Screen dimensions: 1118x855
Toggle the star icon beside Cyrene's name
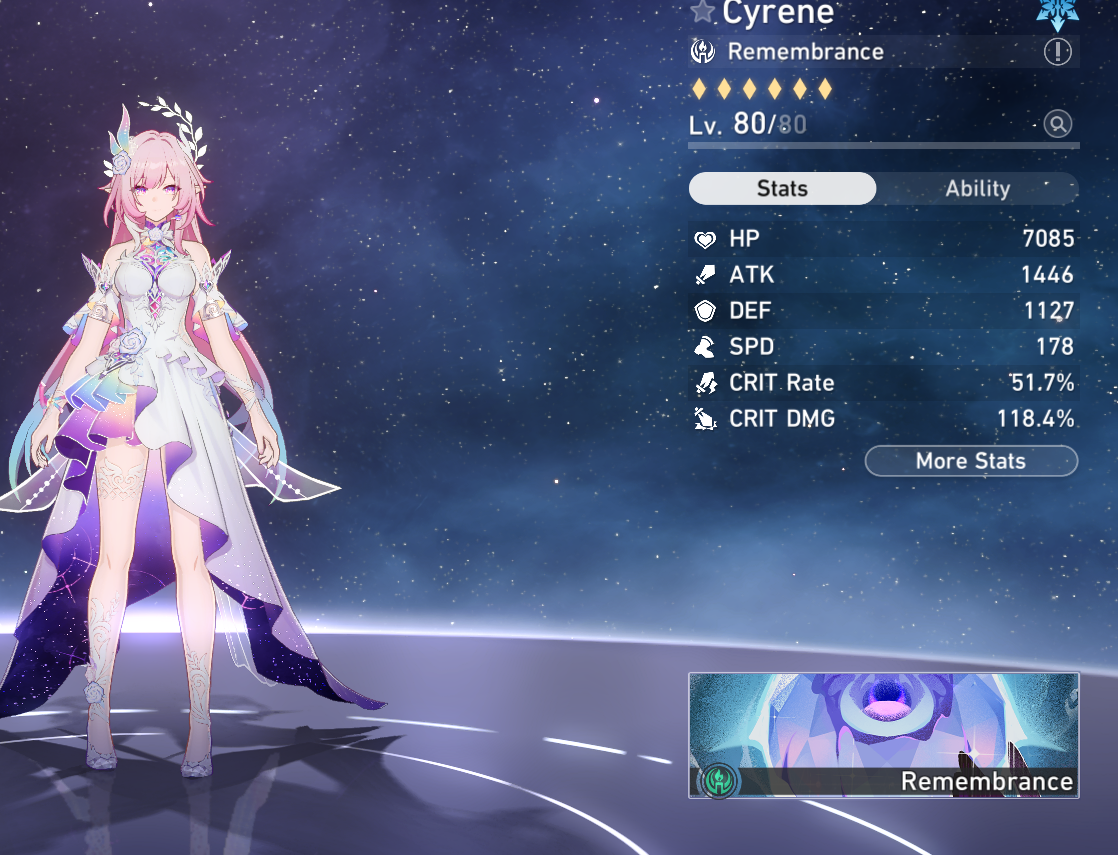(x=703, y=12)
